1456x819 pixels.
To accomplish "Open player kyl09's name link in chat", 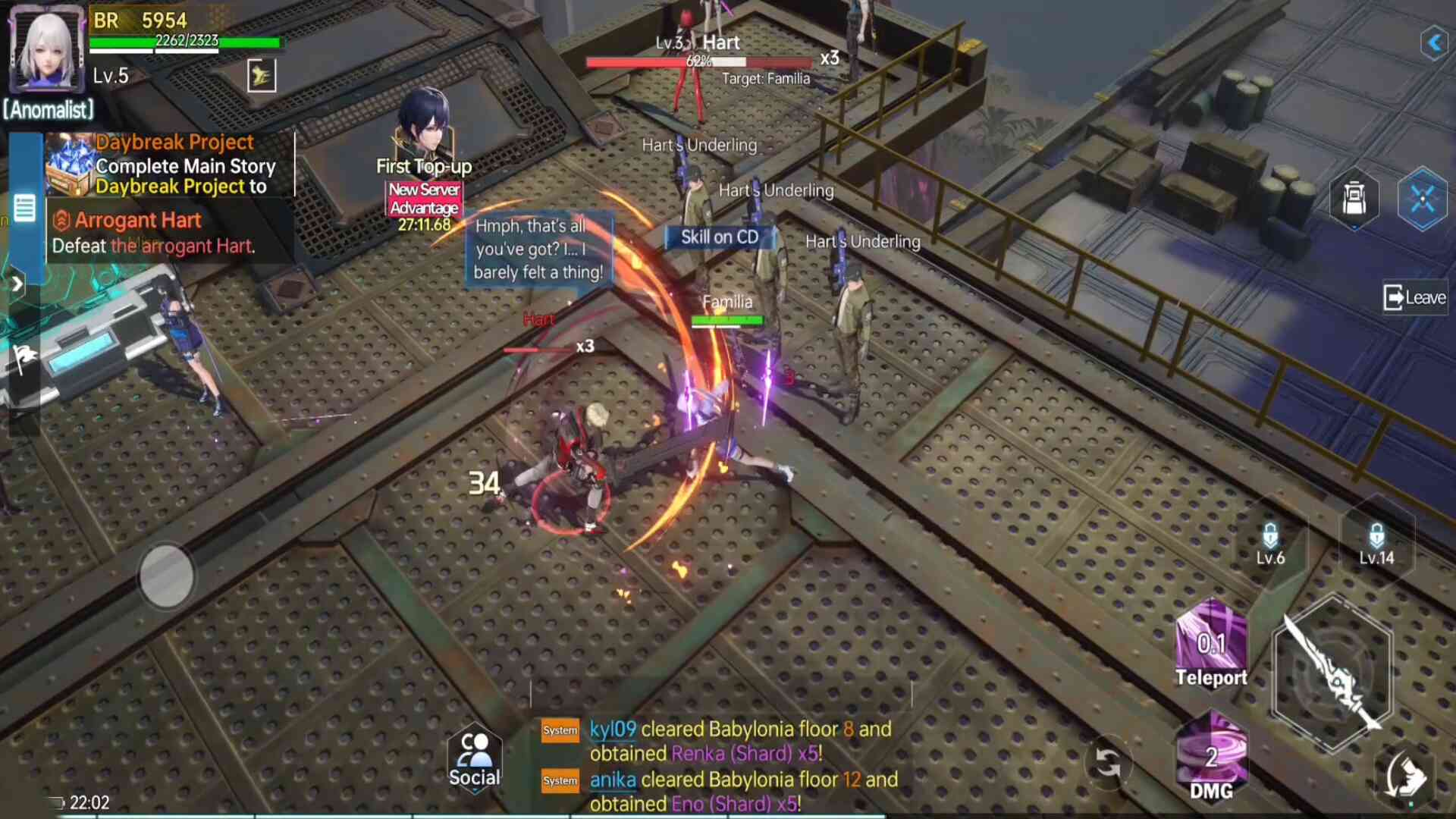I will pyautogui.click(x=613, y=730).
